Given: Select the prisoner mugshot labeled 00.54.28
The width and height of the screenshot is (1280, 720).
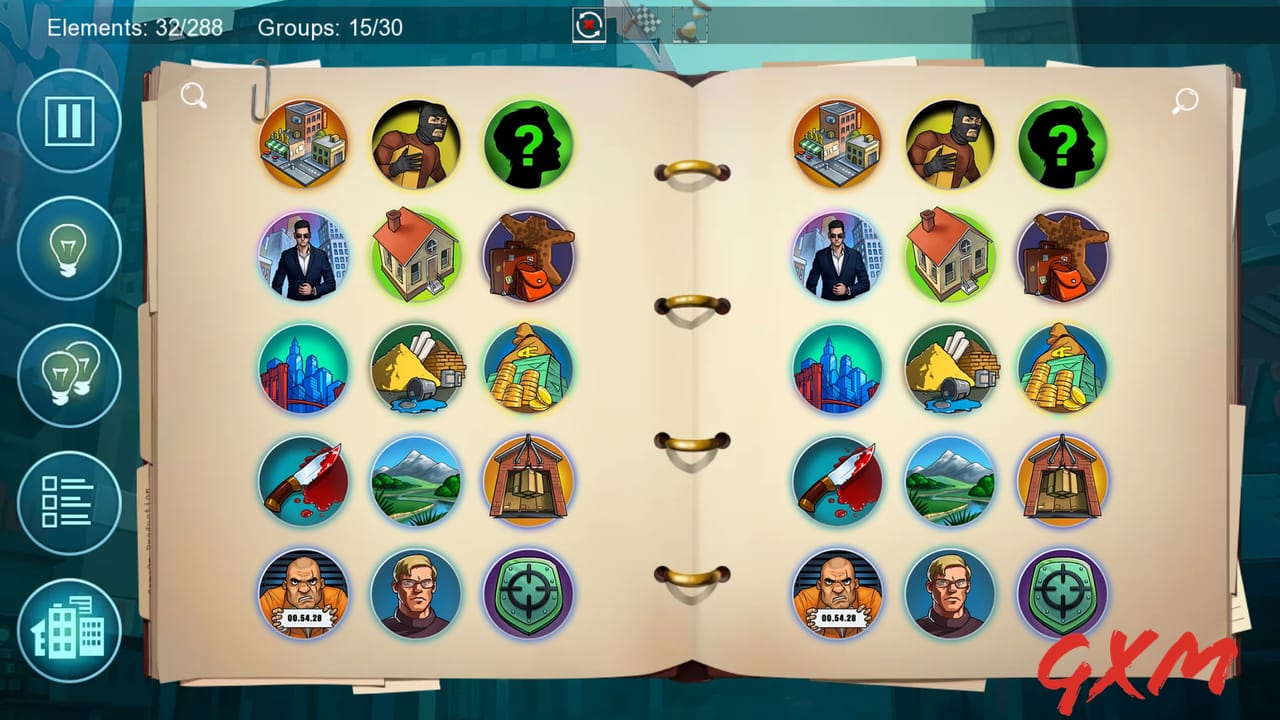Looking at the screenshot, I should 303,593.
